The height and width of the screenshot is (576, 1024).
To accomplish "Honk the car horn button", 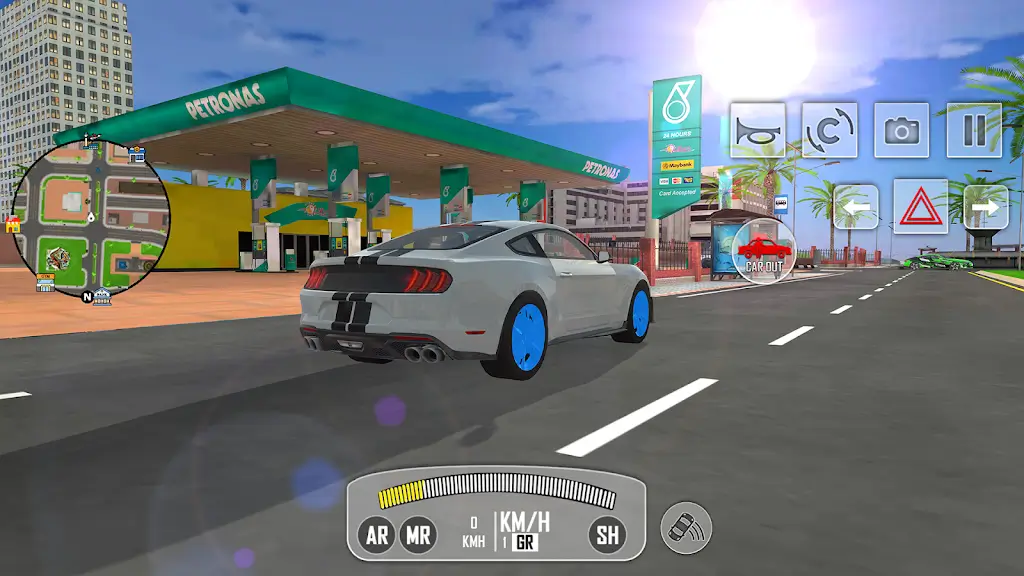I will pyautogui.click(x=757, y=130).
